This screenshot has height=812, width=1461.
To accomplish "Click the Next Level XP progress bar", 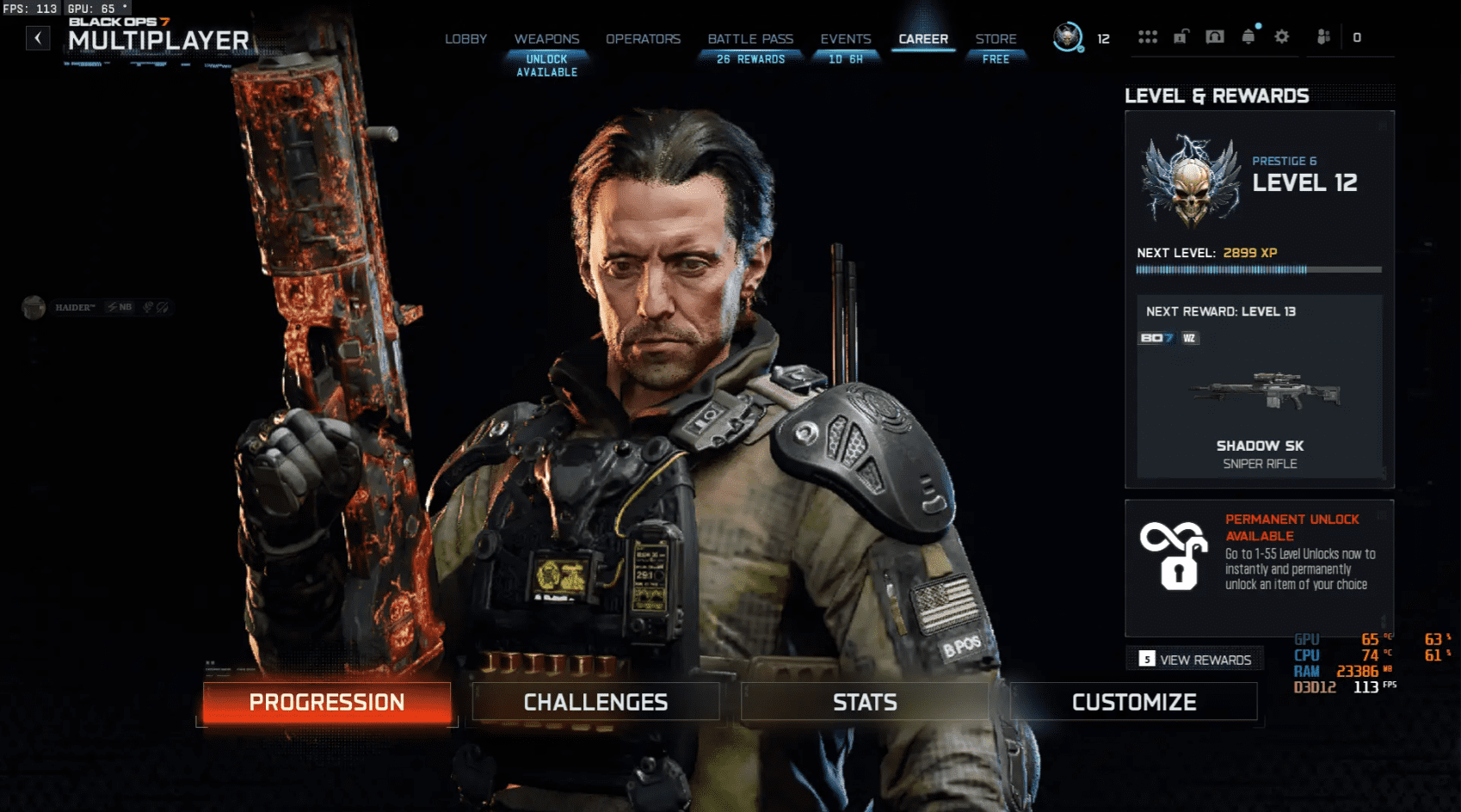I will tap(1258, 269).
